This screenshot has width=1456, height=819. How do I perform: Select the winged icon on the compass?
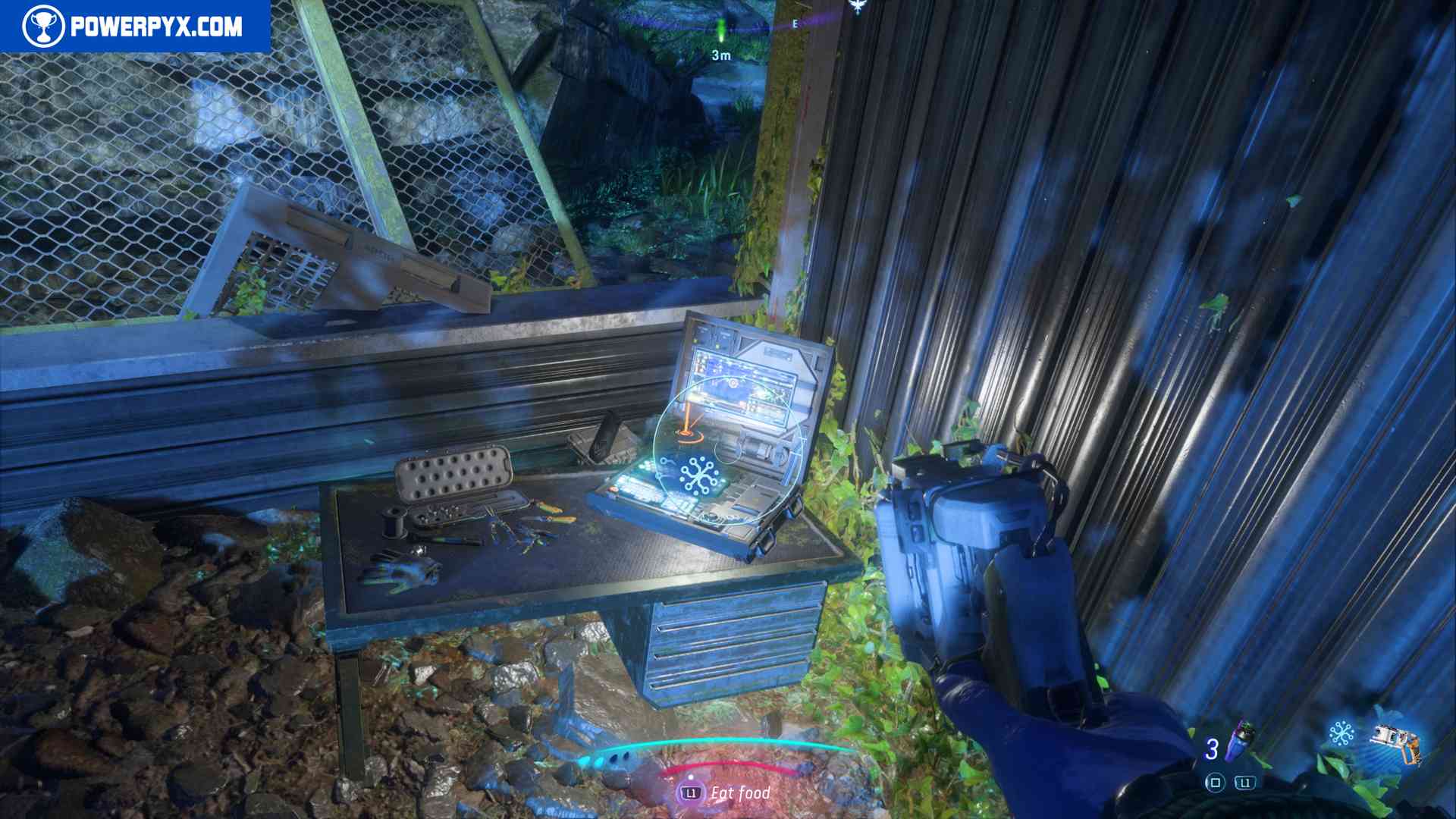tap(858, 8)
